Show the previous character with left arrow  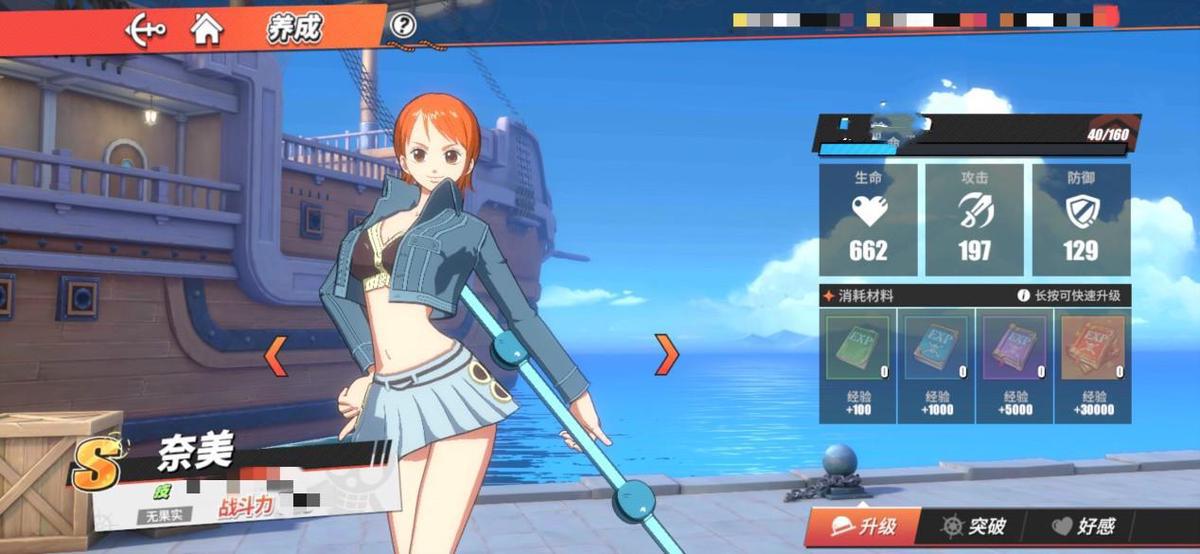pos(275,355)
